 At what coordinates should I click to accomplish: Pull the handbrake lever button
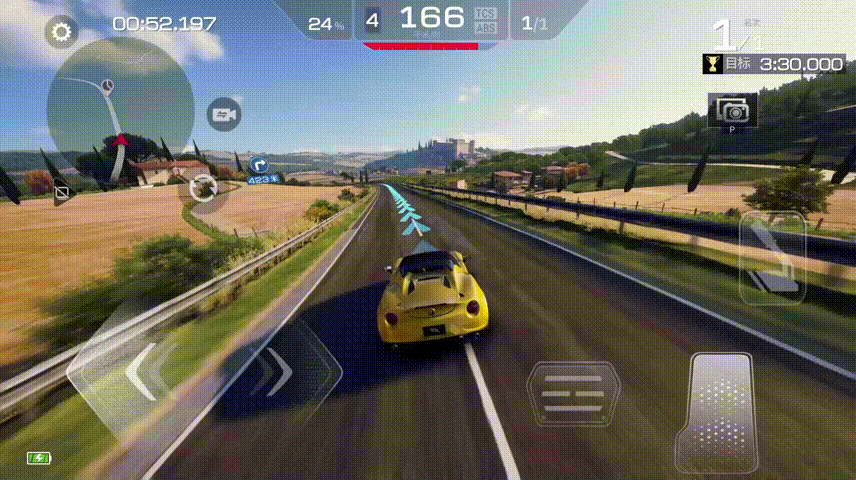coord(772,257)
